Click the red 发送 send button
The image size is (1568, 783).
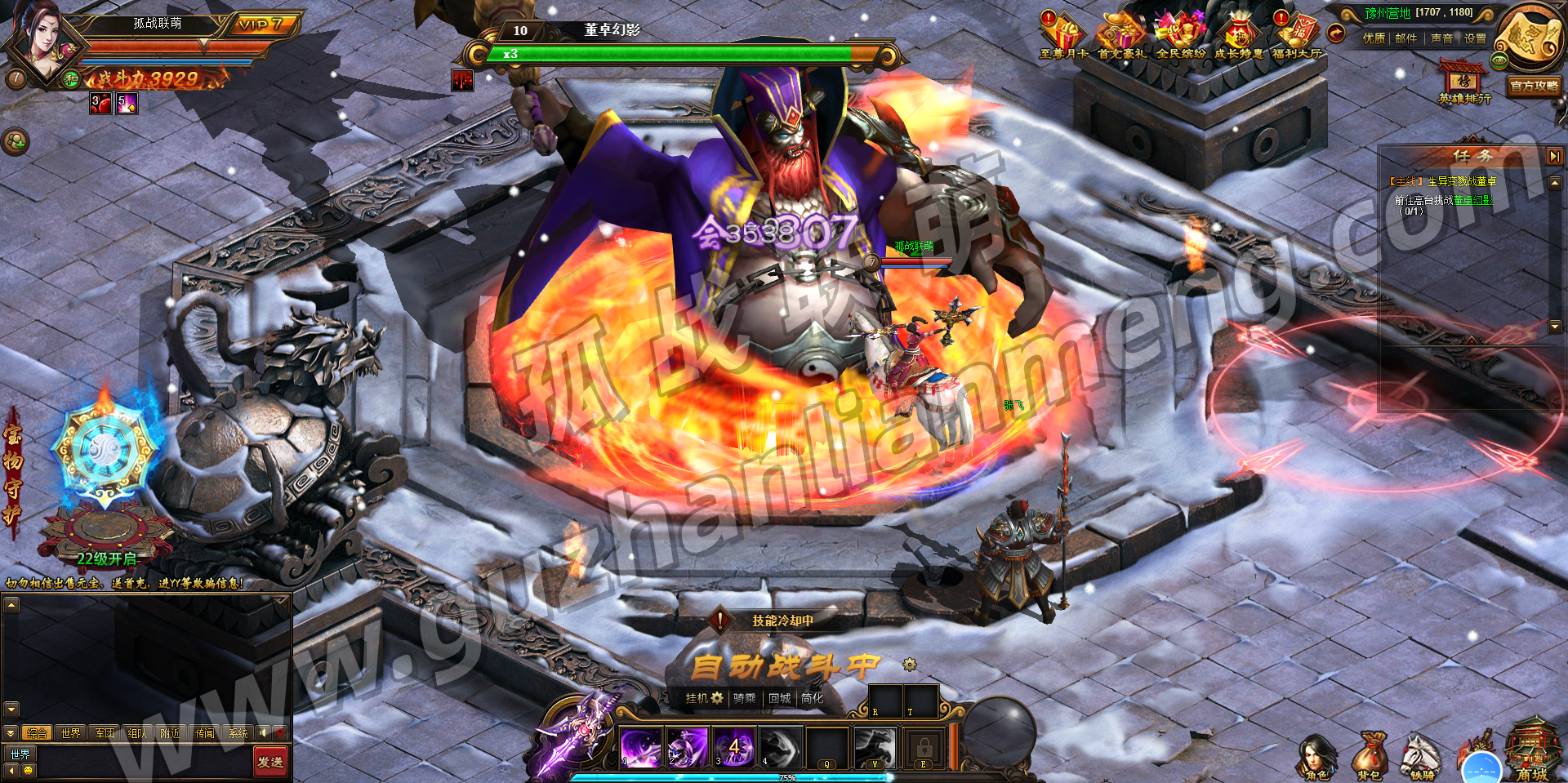tap(269, 762)
